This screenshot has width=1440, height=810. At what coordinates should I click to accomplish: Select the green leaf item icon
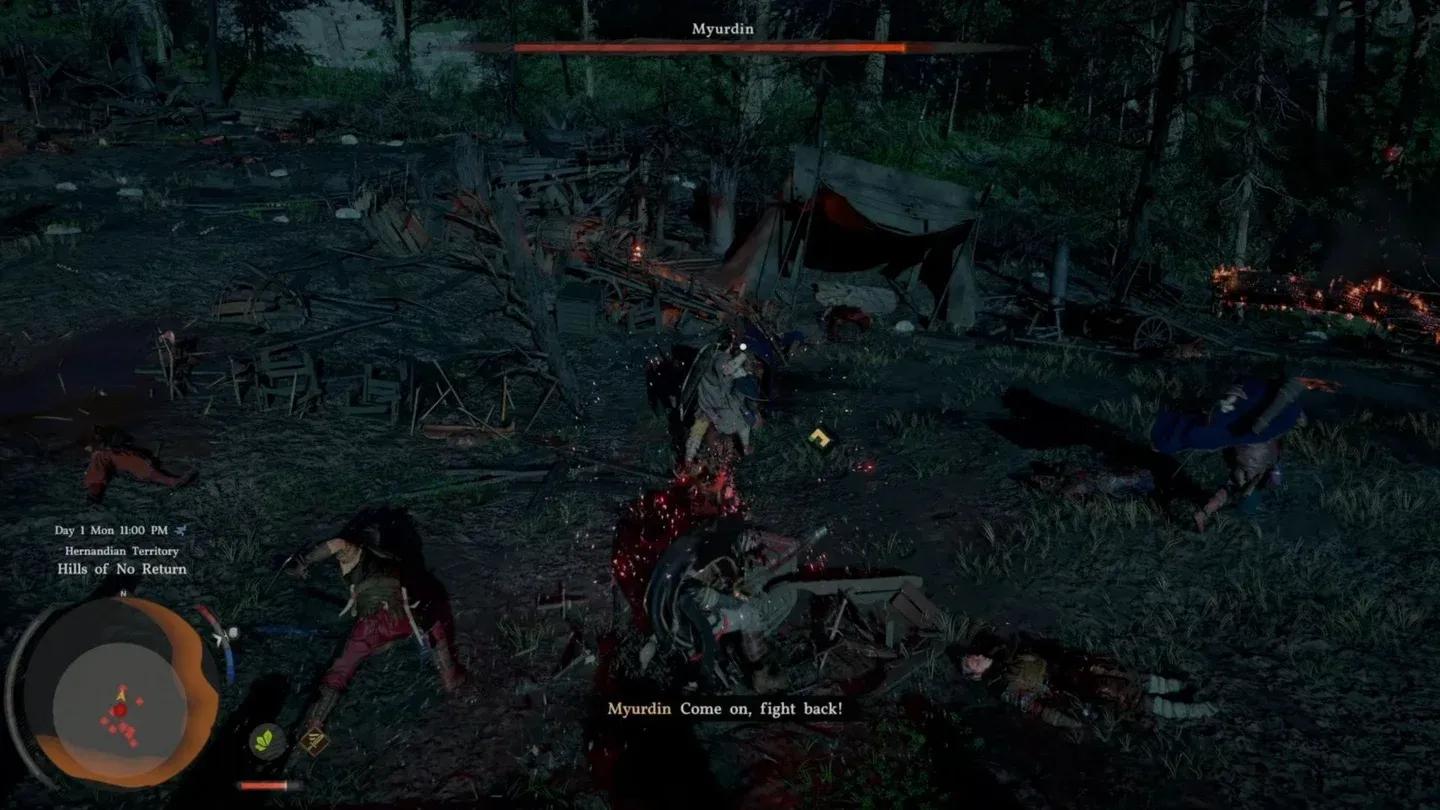[265, 742]
